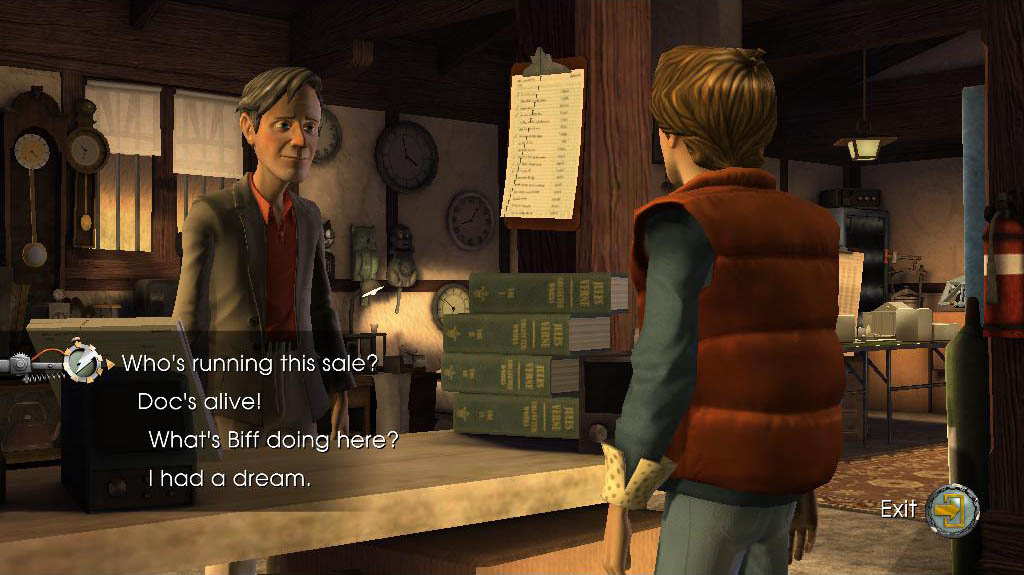Pick the "I had a dream." response

(x=229, y=479)
